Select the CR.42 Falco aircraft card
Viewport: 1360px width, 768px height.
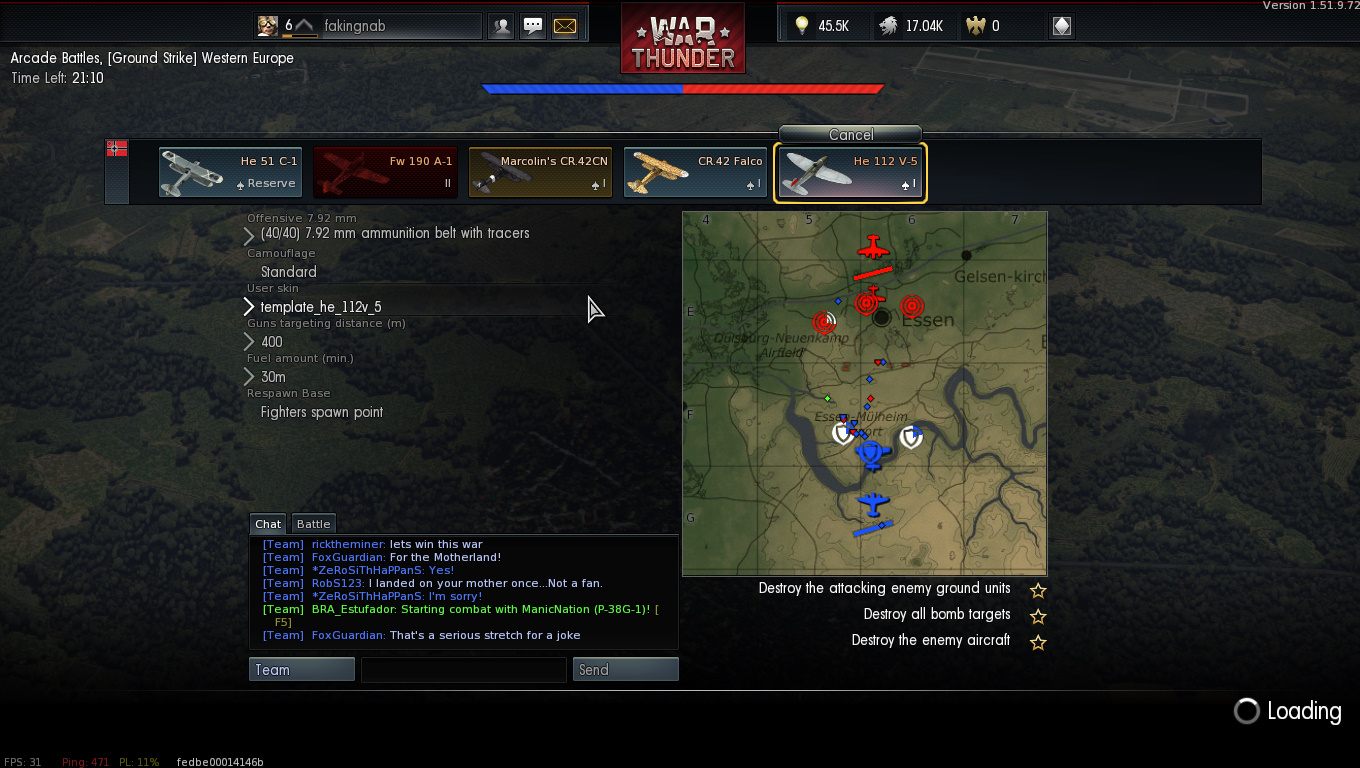pyautogui.click(x=695, y=173)
